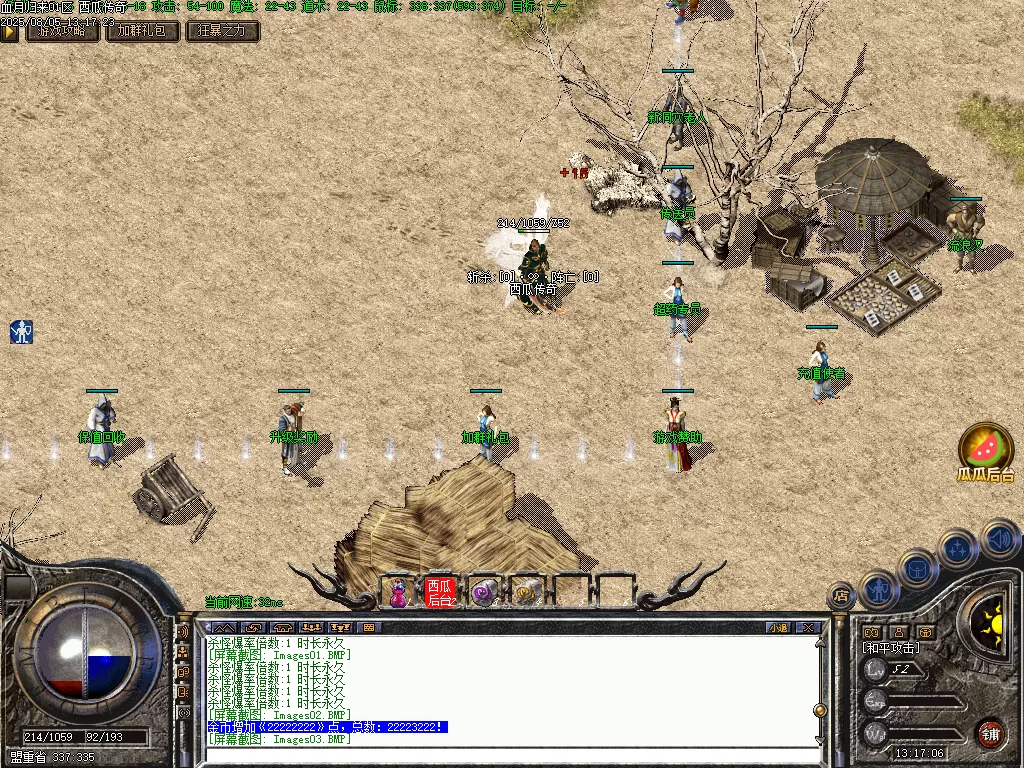Toggle the 和平攻击 attack mode label
Viewport: 1024px width, 768px height.
(x=890, y=648)
